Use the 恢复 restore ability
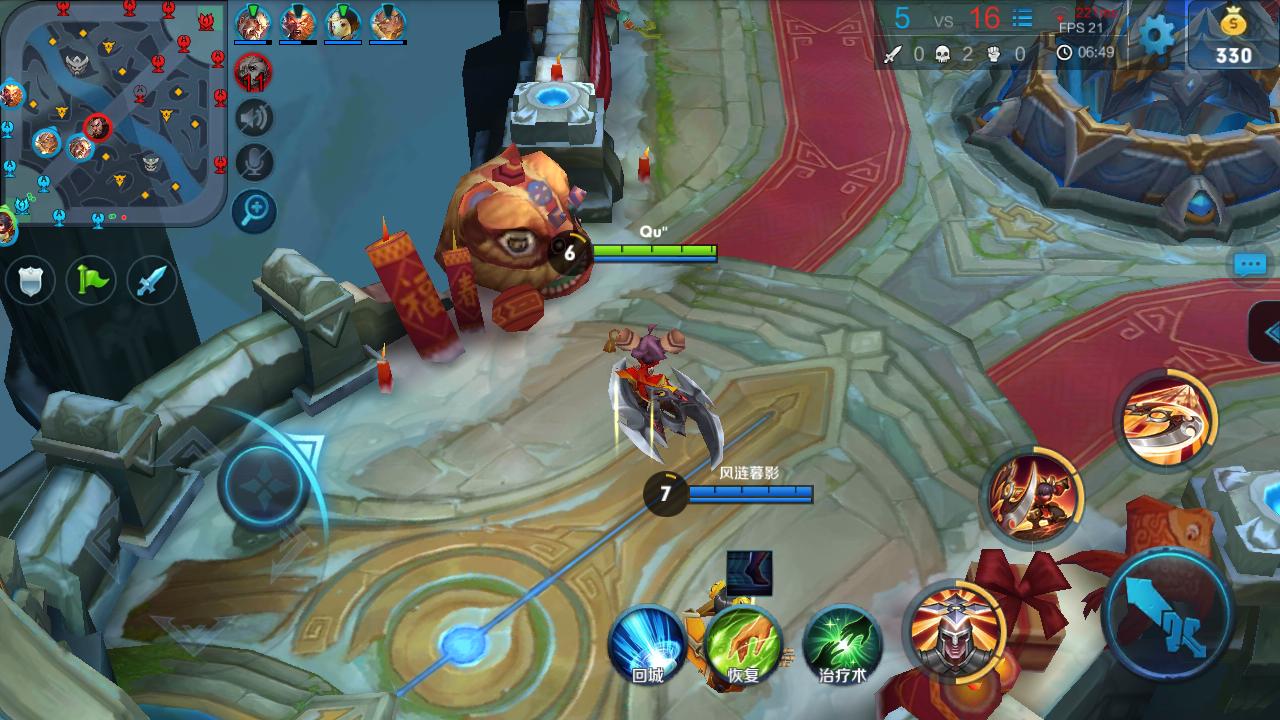 click(743, 645)
